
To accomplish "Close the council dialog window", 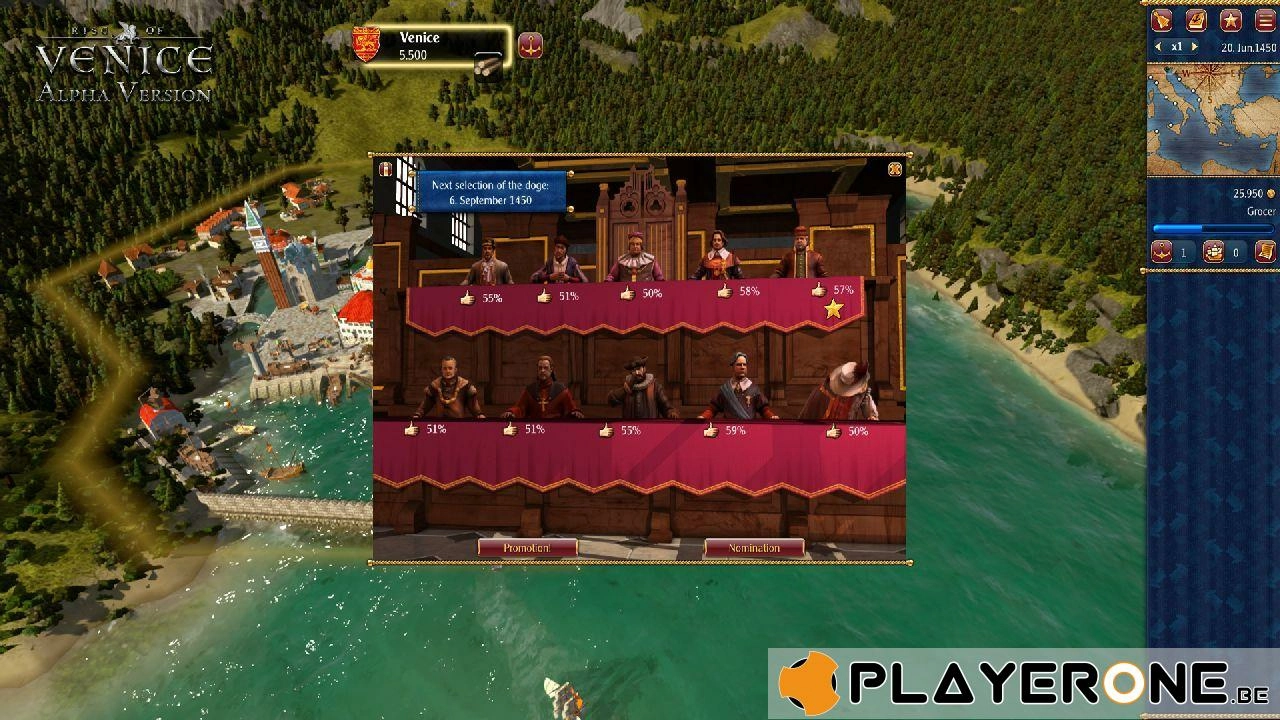I will pyautogui.click(x=895, y=169).
